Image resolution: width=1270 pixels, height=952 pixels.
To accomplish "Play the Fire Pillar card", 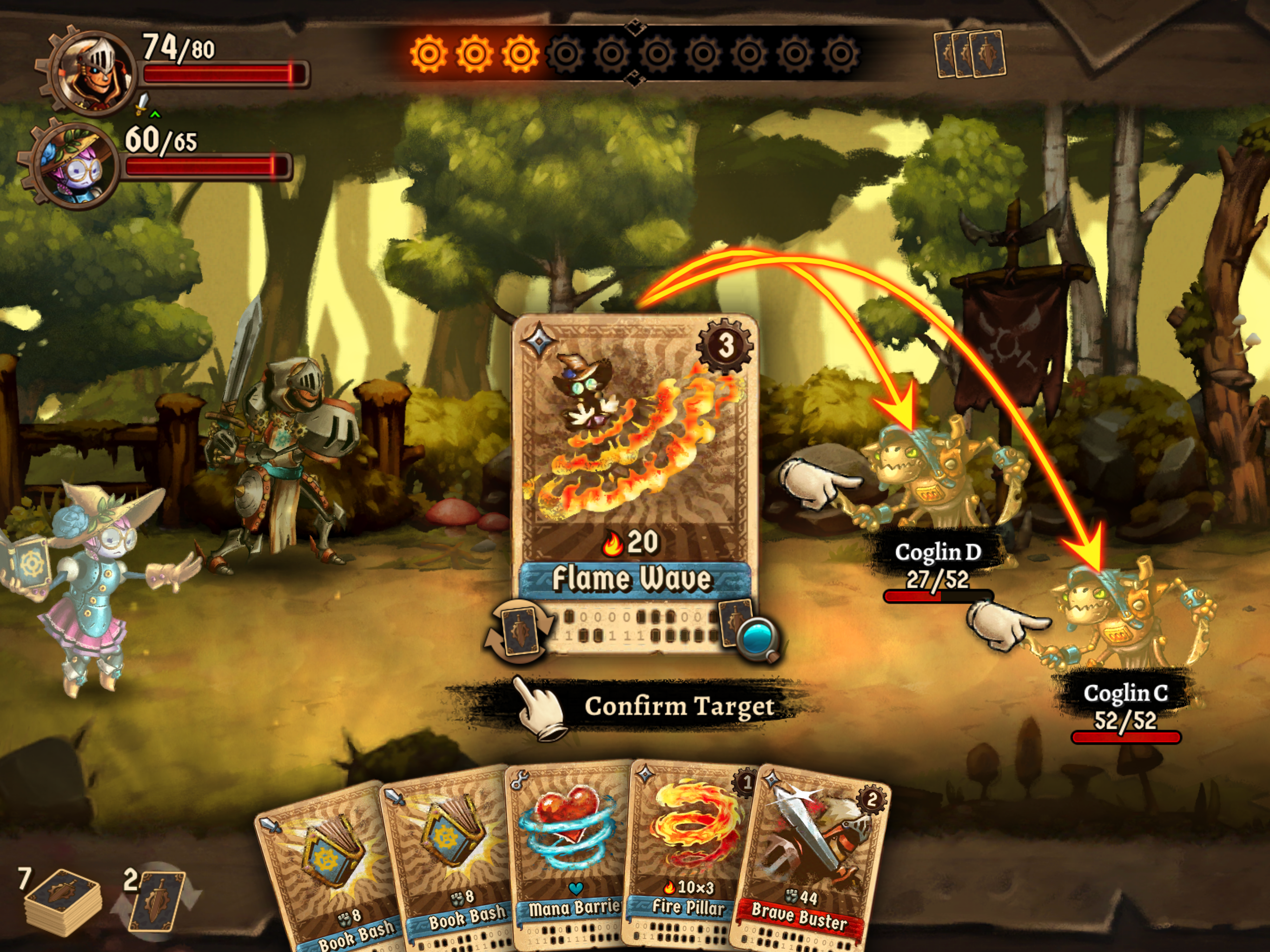I will pyautogui.click(x=686, y=850).
